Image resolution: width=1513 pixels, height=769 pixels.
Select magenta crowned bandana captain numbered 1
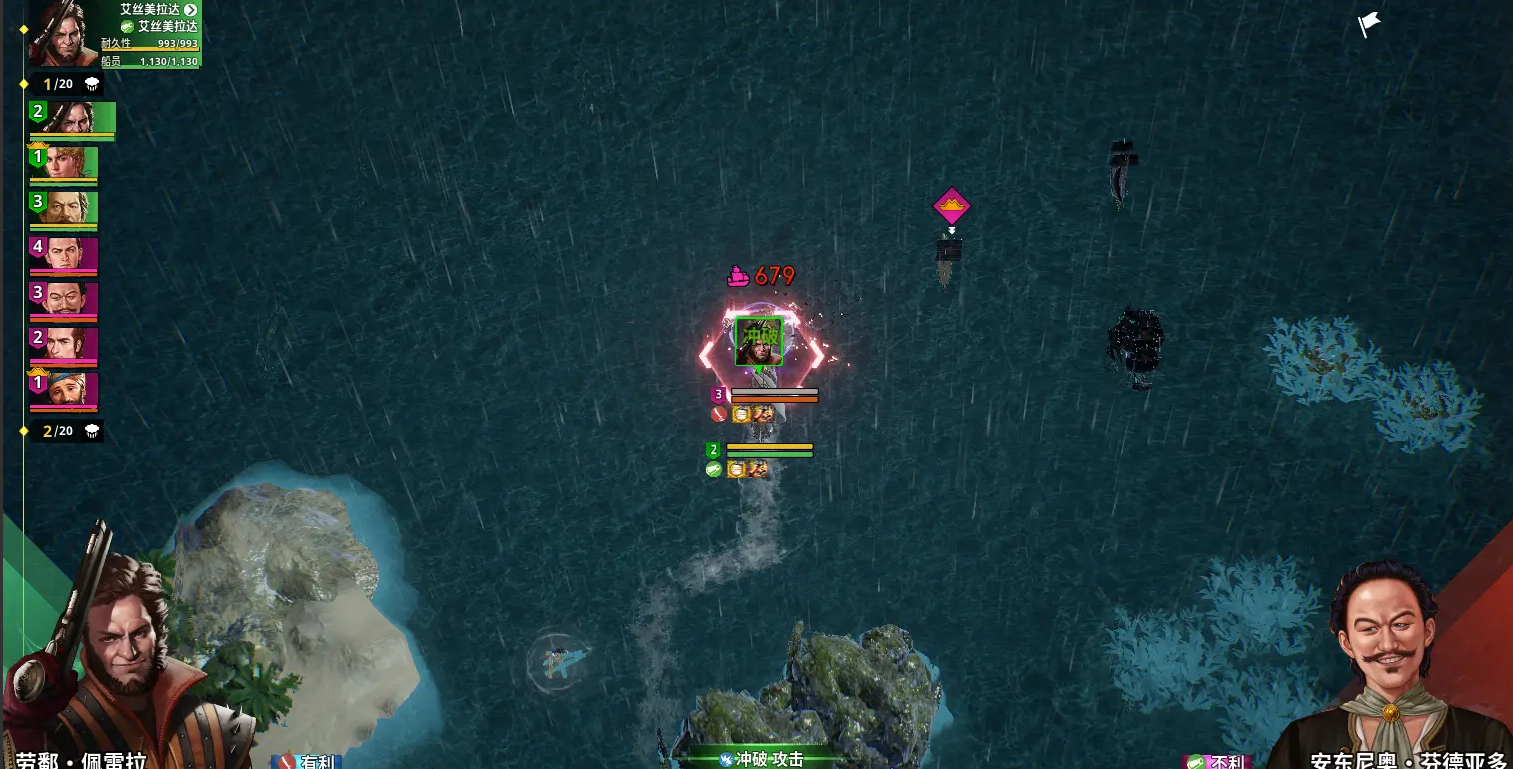tap(64, 389)
